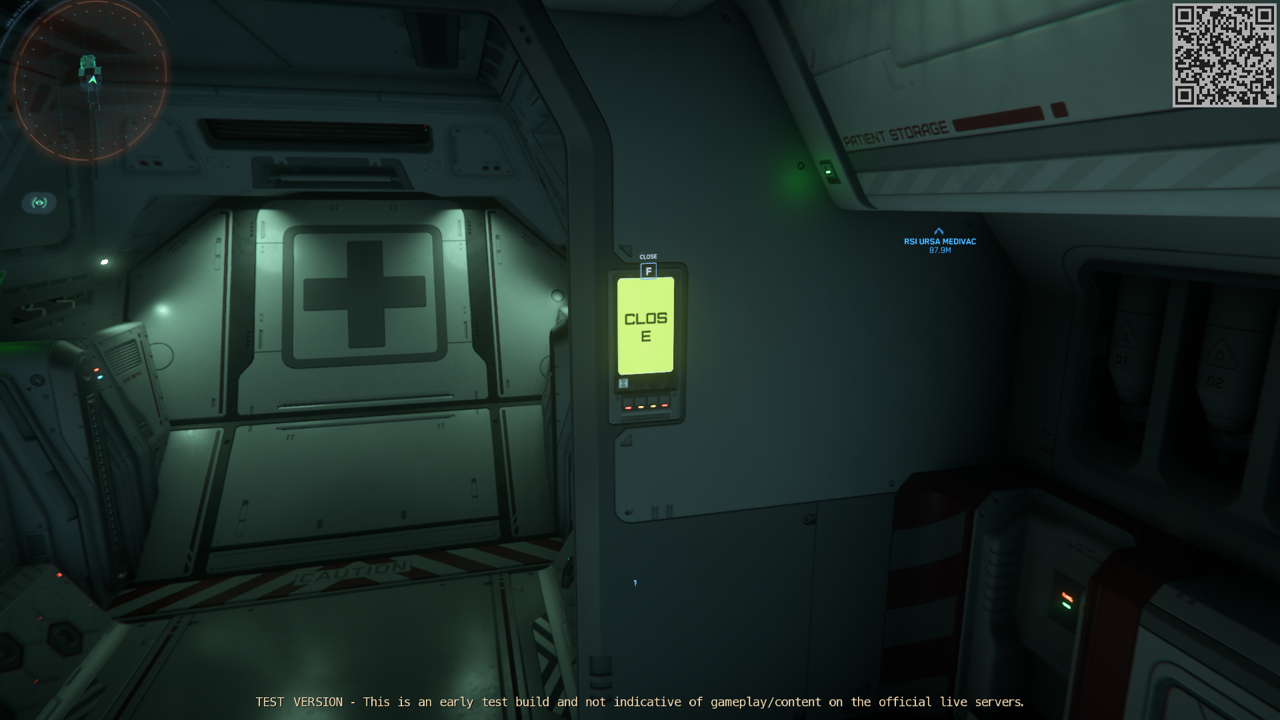
Task: Click the PATIENT STORAGE signage text
Action: click(x=895, y=130)
